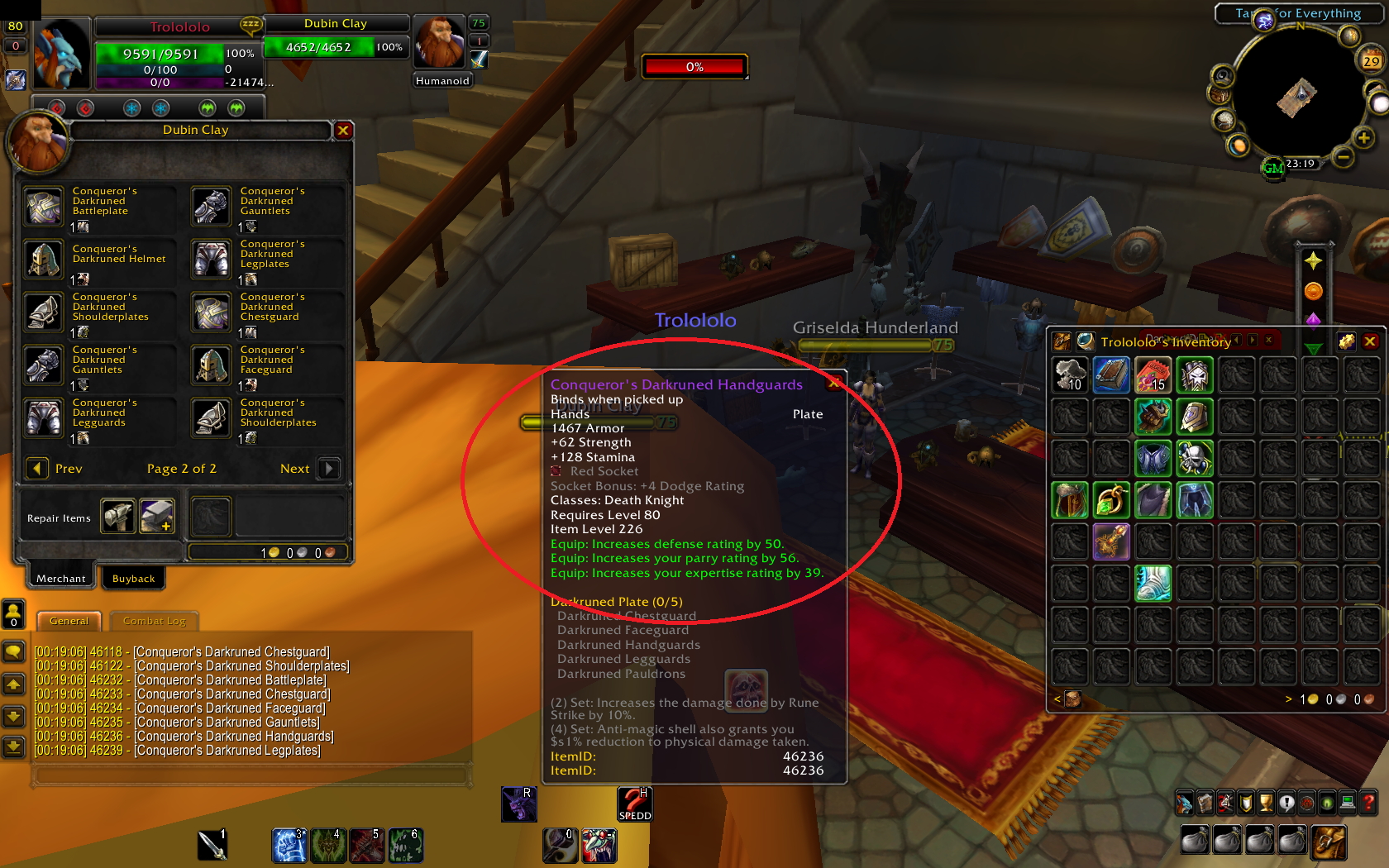The image size is (1389, 868).
Task: Click Next to view merchant page 1
Action: point(327,469)
